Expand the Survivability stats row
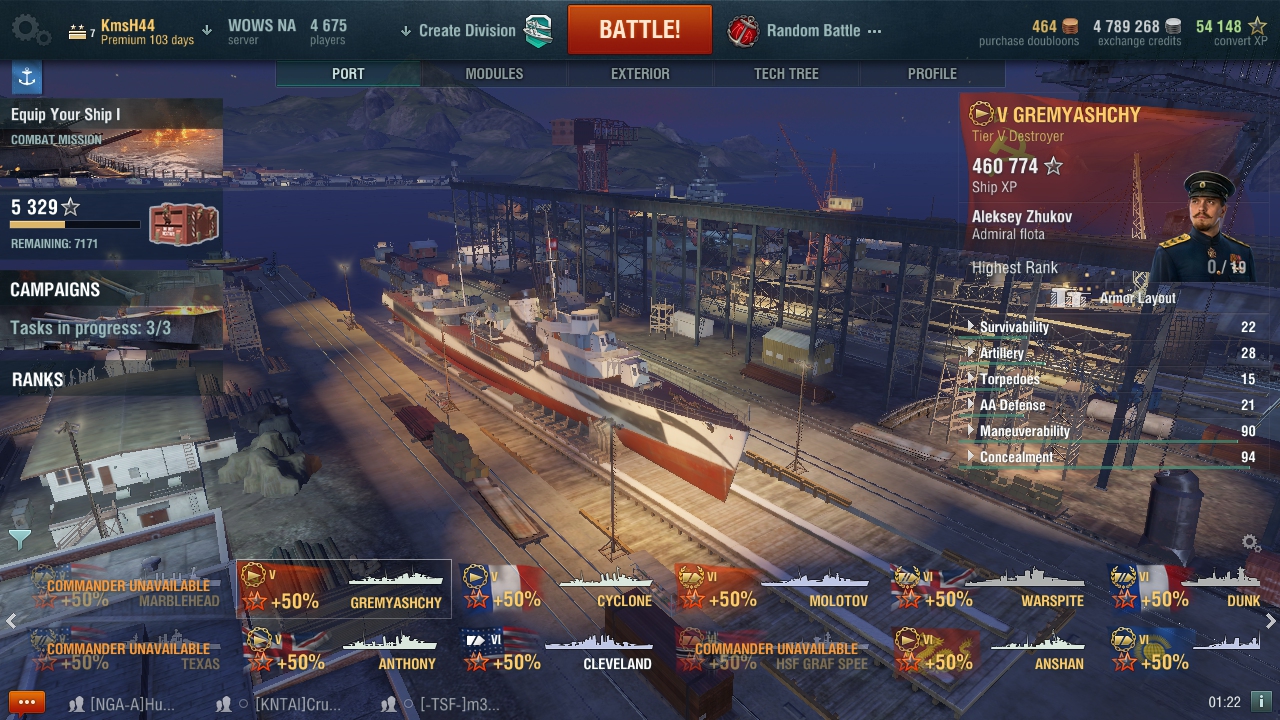Viewport: 1280px width, 720px height. (x=1014, y=327)
